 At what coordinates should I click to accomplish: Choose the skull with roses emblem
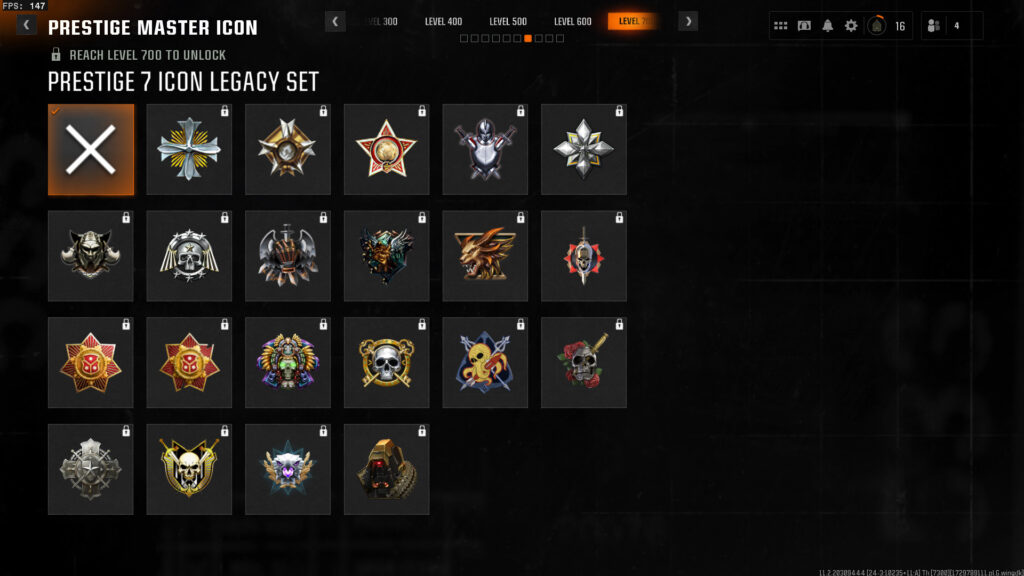pyautogui.click(x=584, y=363)
